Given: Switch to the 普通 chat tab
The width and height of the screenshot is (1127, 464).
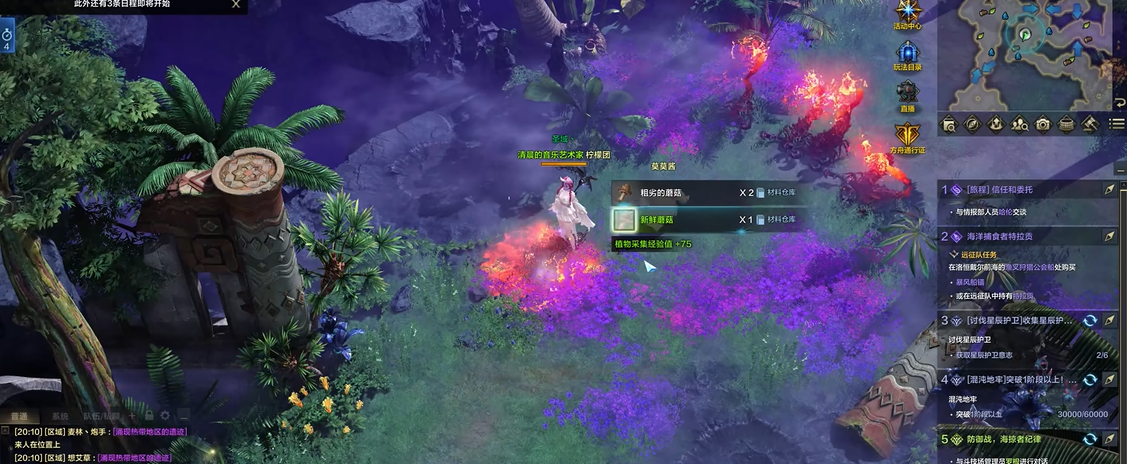Looking at the screenshot, I should coord(18,415).
